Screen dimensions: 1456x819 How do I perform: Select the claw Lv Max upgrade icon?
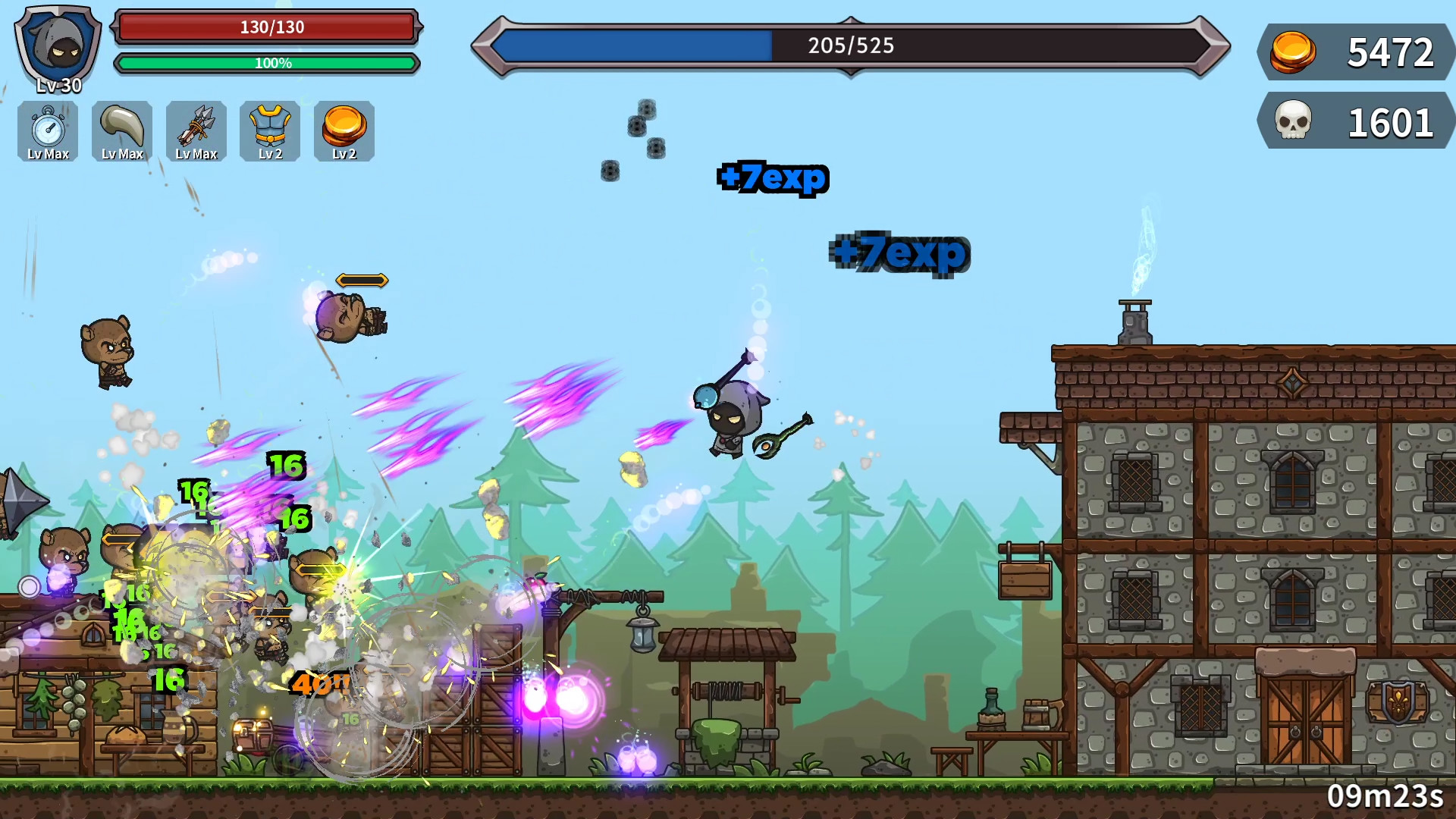pyautogui.click(x=121, y=131)
